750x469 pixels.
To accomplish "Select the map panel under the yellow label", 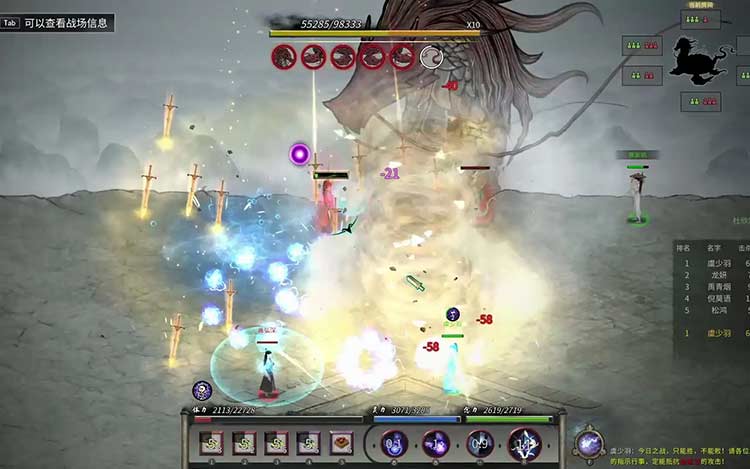I will (x=700, y=20).
